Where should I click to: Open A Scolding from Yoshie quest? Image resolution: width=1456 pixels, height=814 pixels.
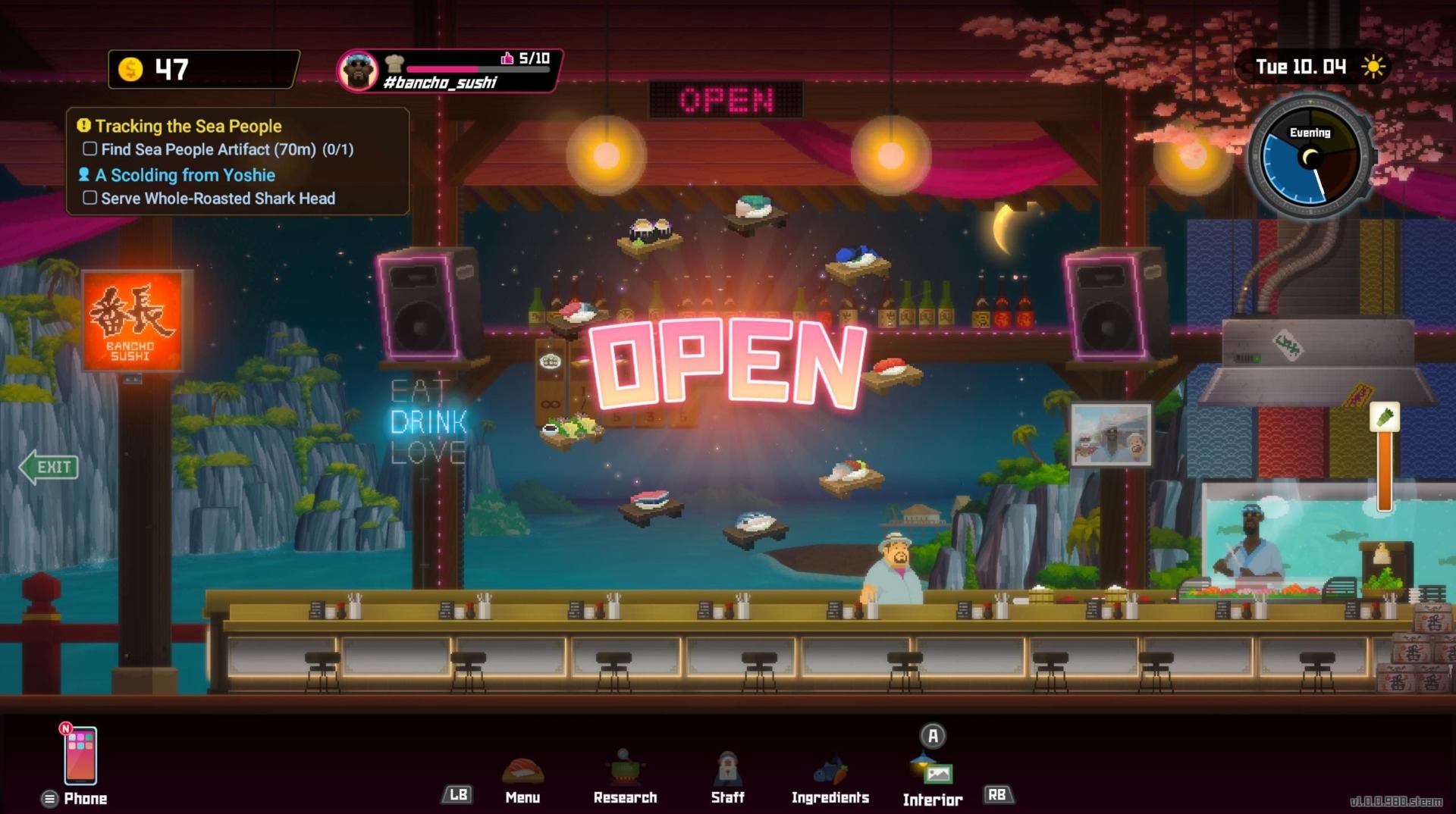tap(184, 175)
